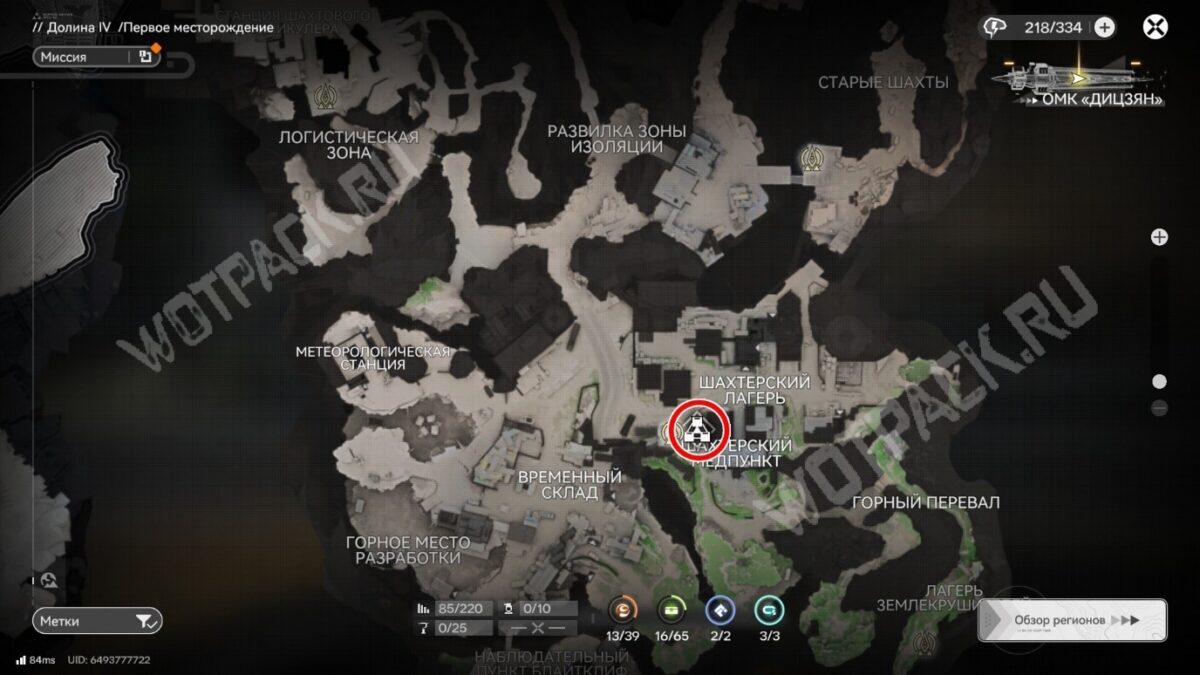Click the teal counter icon showing 3/3

pyautogui.click(x=769, y=611)
